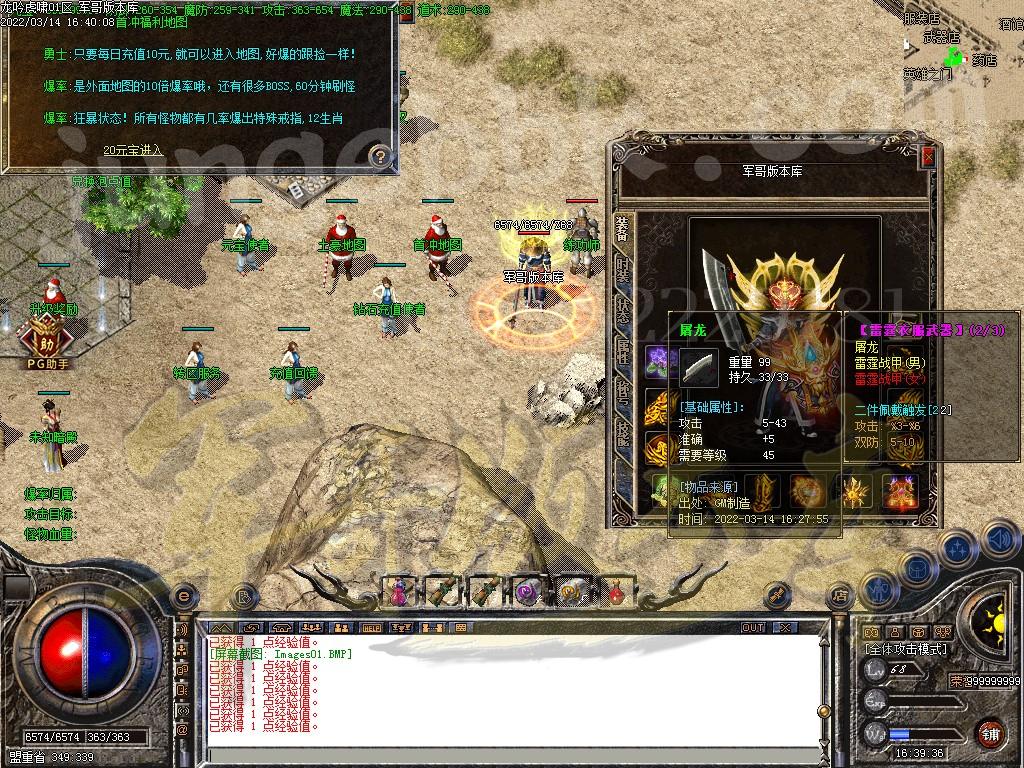Open the round 店 store button

point(840,595)
